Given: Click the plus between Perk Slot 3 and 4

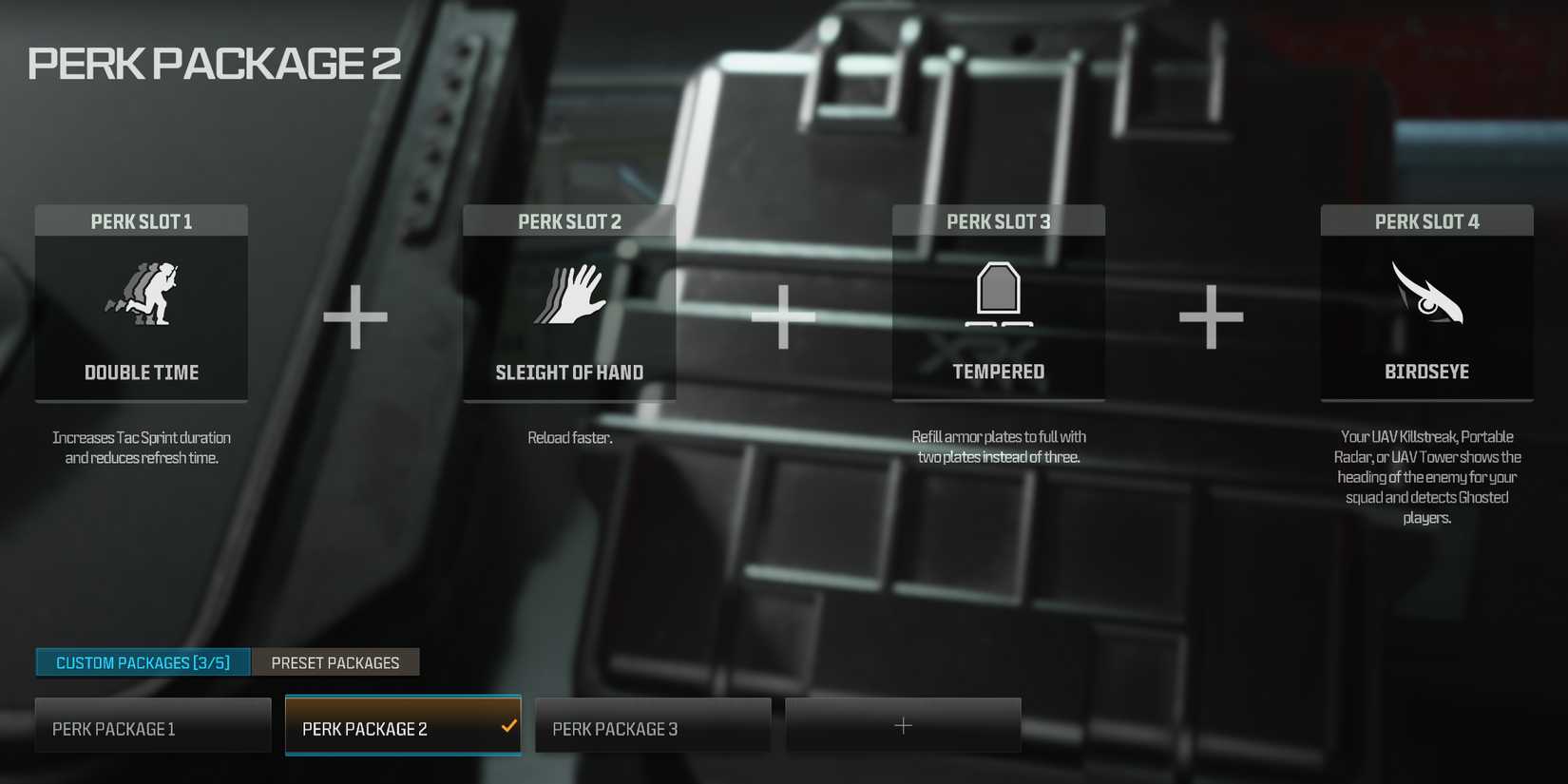Looking at the screenshot, I should coord(1212,318).
